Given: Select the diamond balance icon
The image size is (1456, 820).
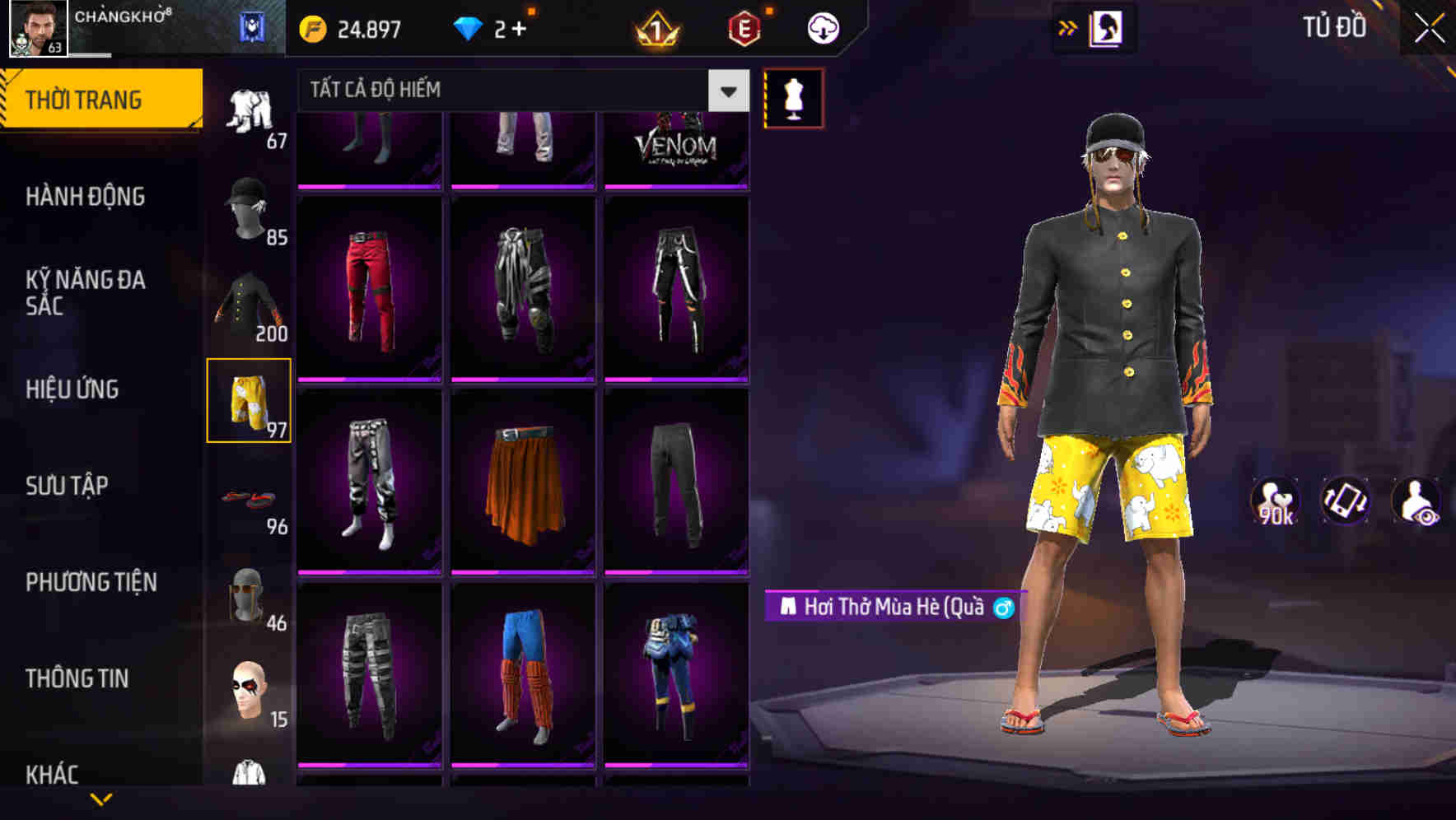Looking at the screenshot, I should (471, 27).
